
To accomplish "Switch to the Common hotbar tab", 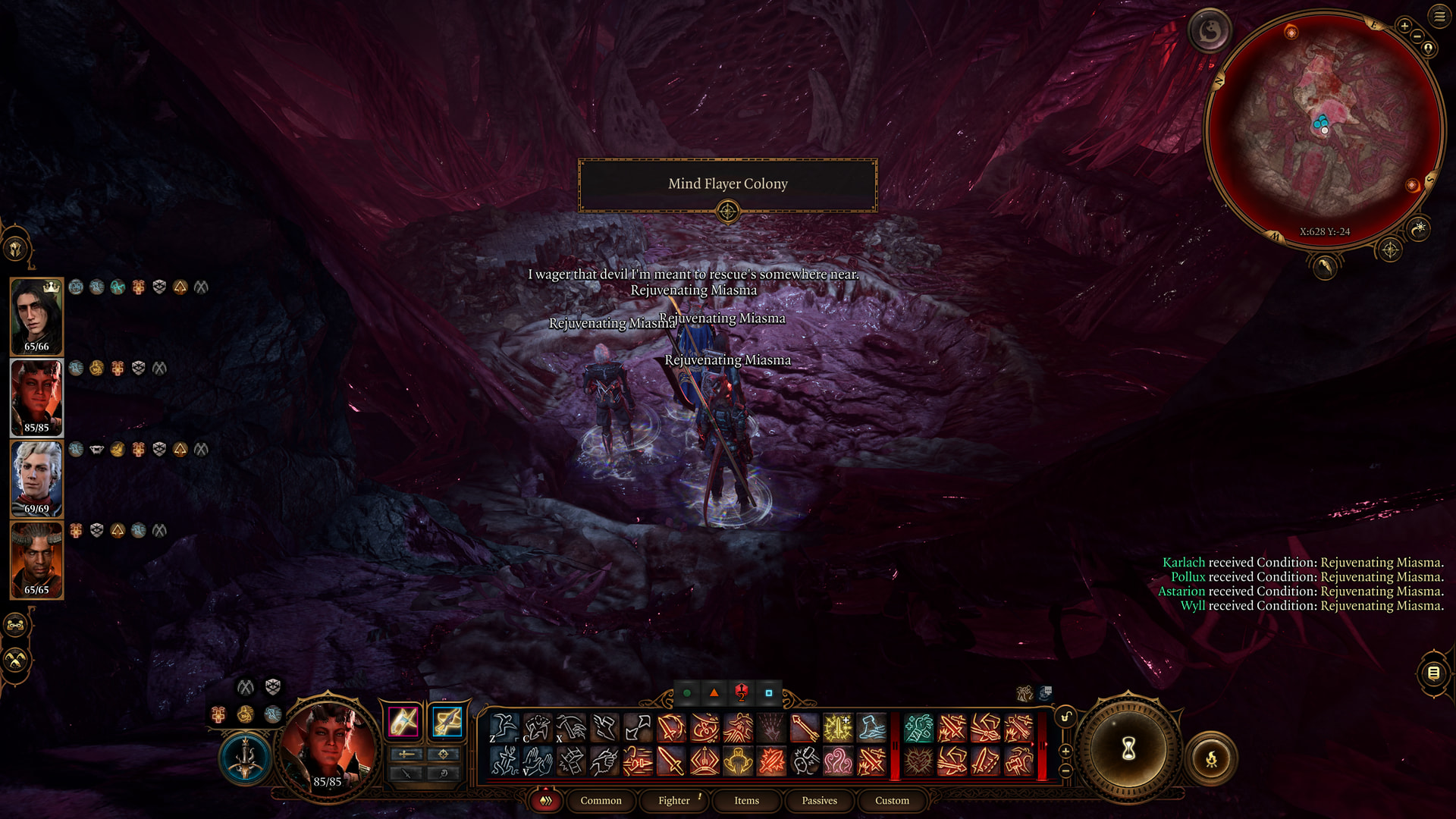I will click(601, 800).
